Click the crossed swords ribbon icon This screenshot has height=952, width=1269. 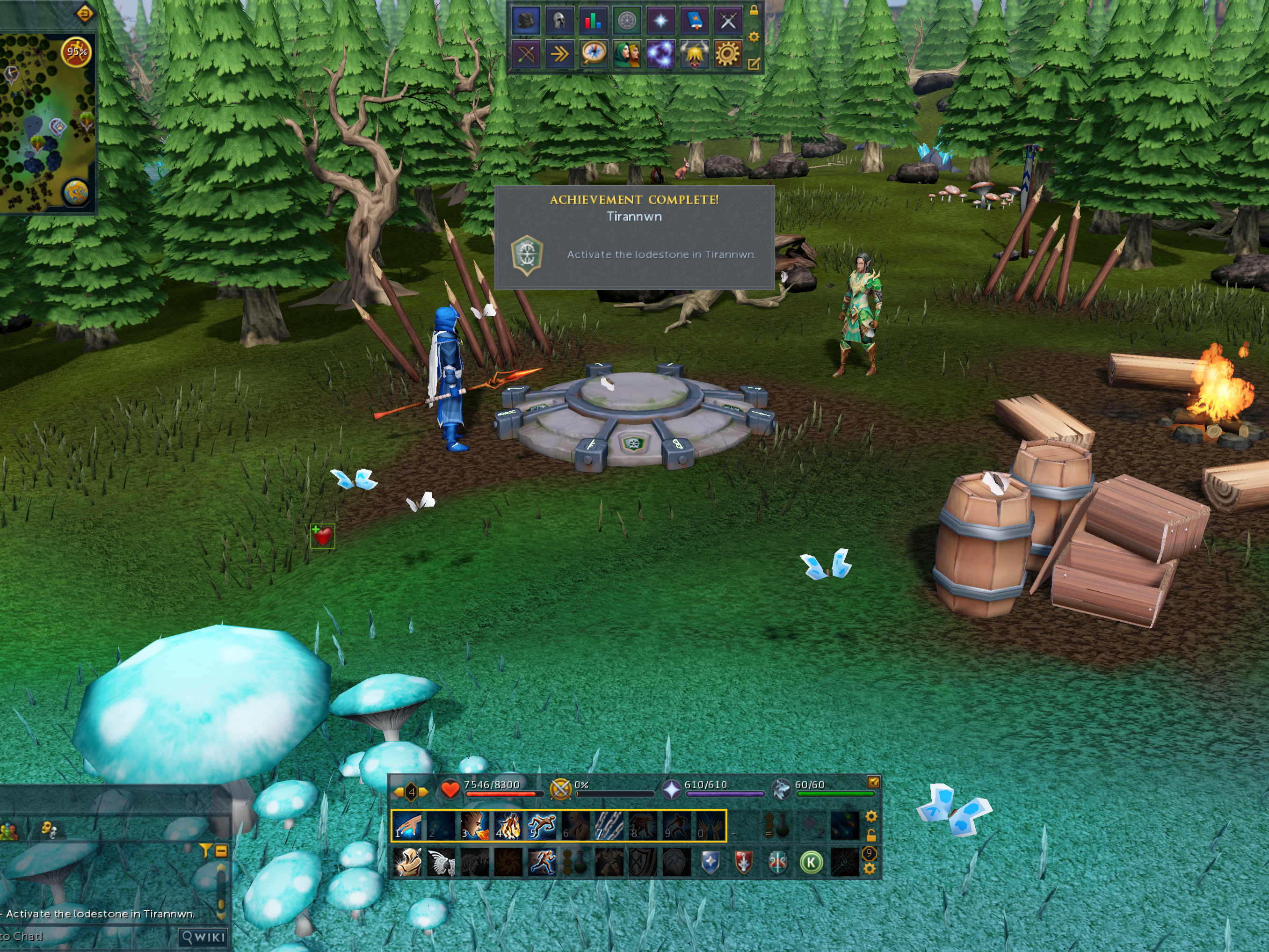point(727,21)
